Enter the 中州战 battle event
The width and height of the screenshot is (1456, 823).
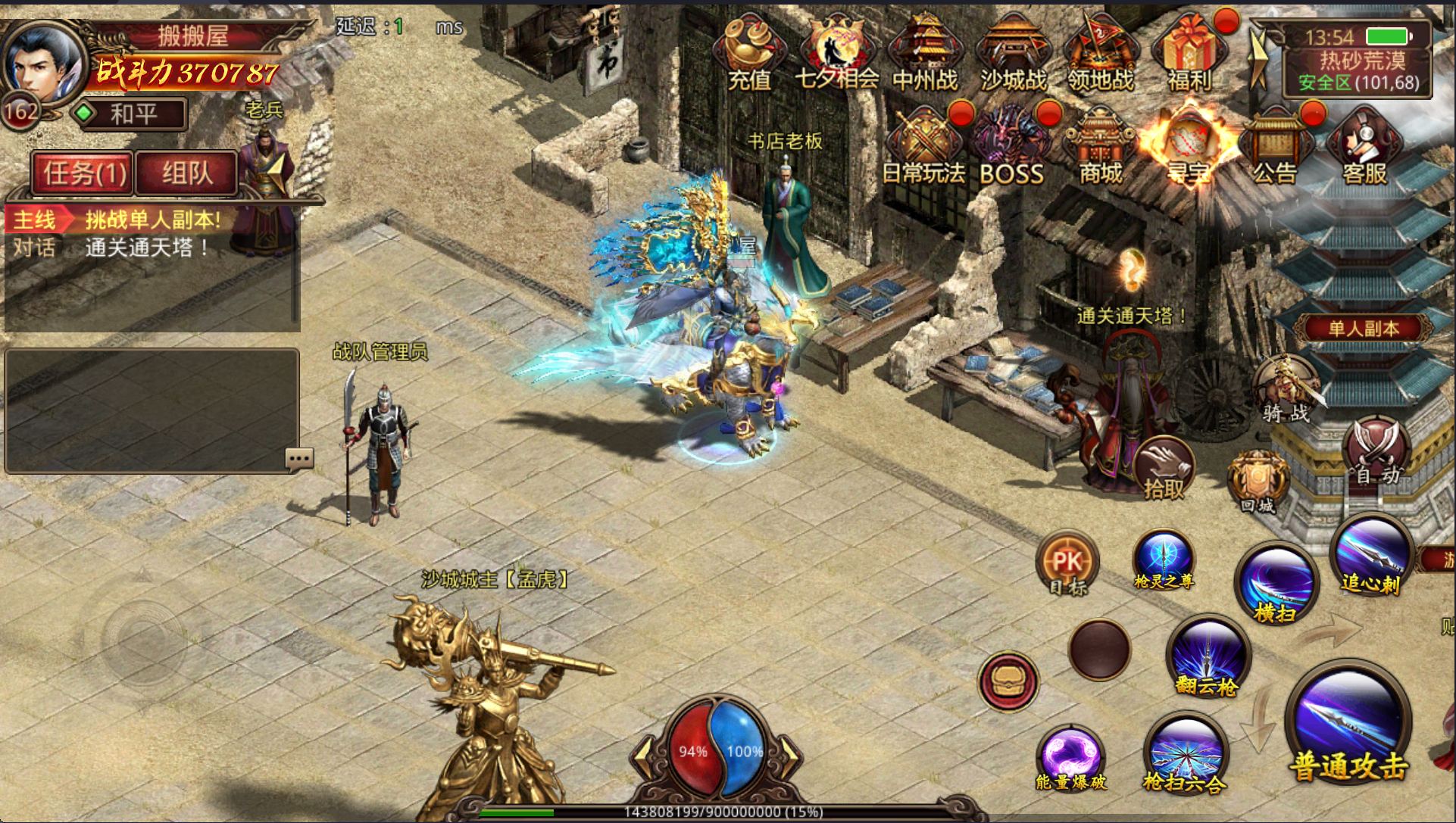point(924,55)
